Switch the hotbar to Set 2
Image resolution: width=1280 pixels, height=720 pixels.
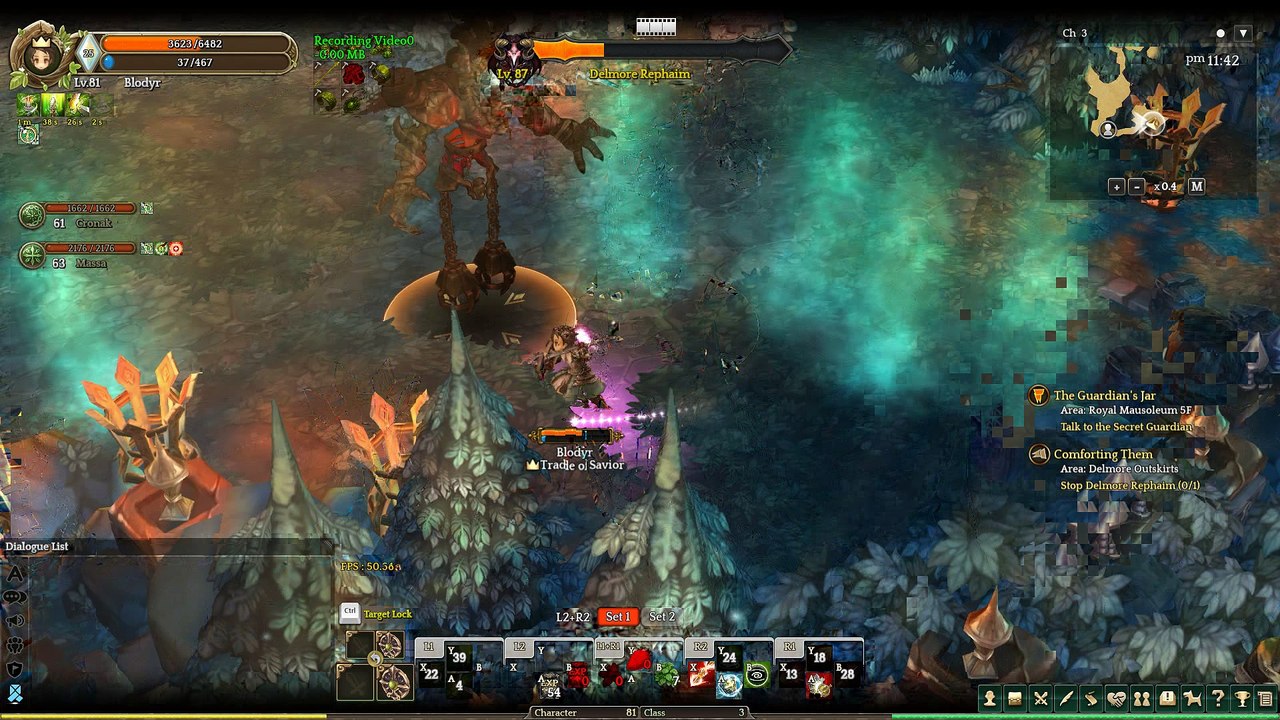[662, 617]
